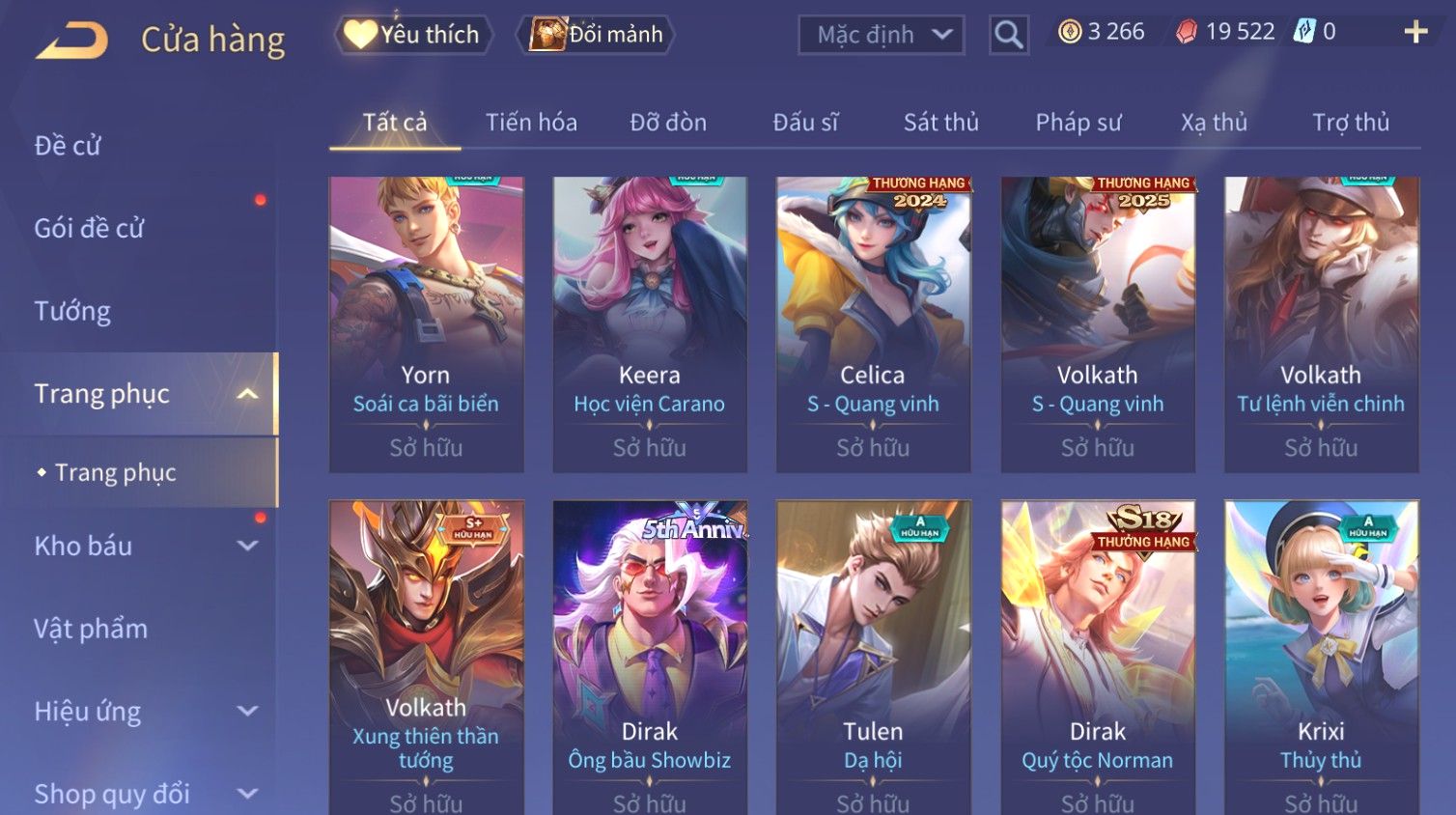Add currency with the plus button

[x=1415, y=32]
